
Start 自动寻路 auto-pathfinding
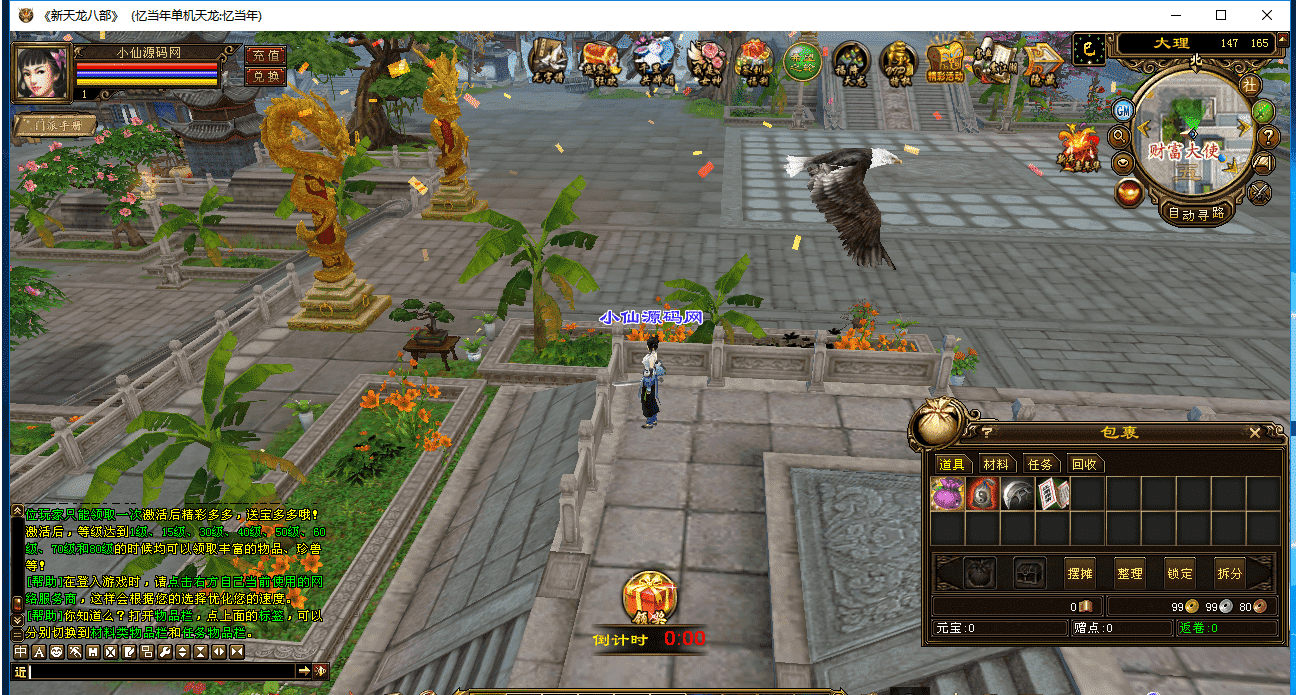click(1196, 212)
